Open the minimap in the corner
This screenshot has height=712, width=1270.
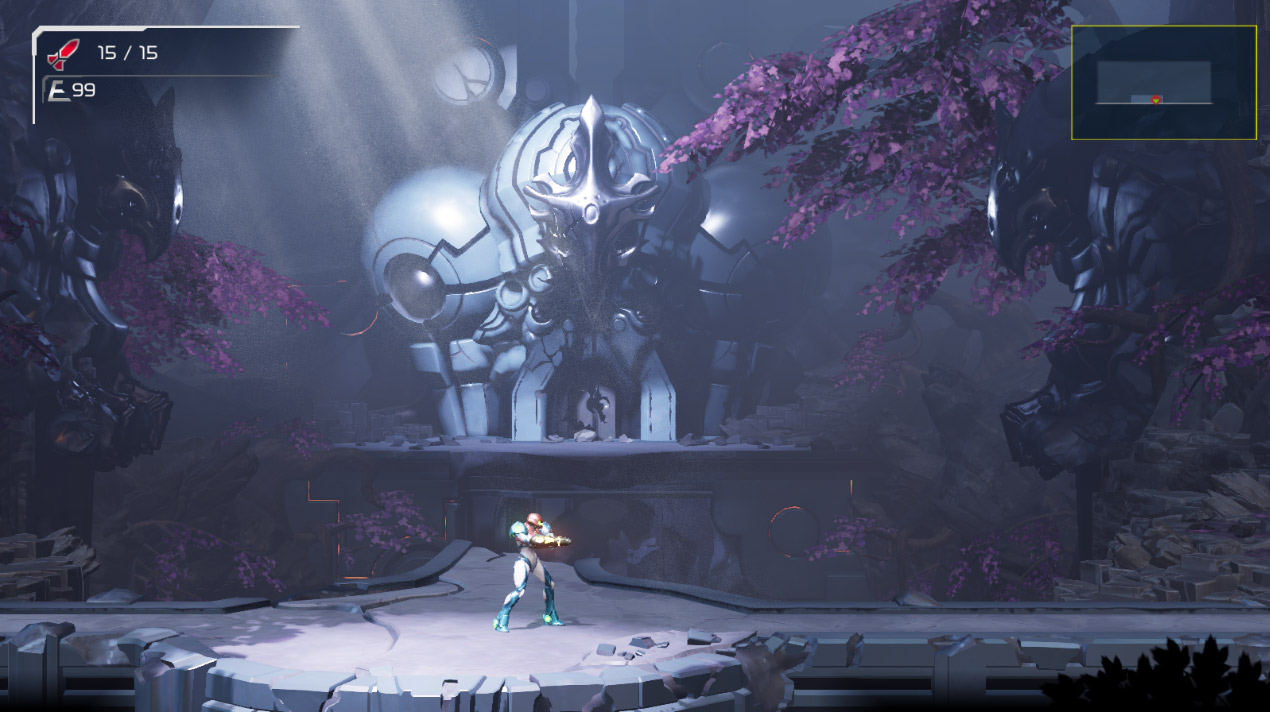pos(1164,82)
